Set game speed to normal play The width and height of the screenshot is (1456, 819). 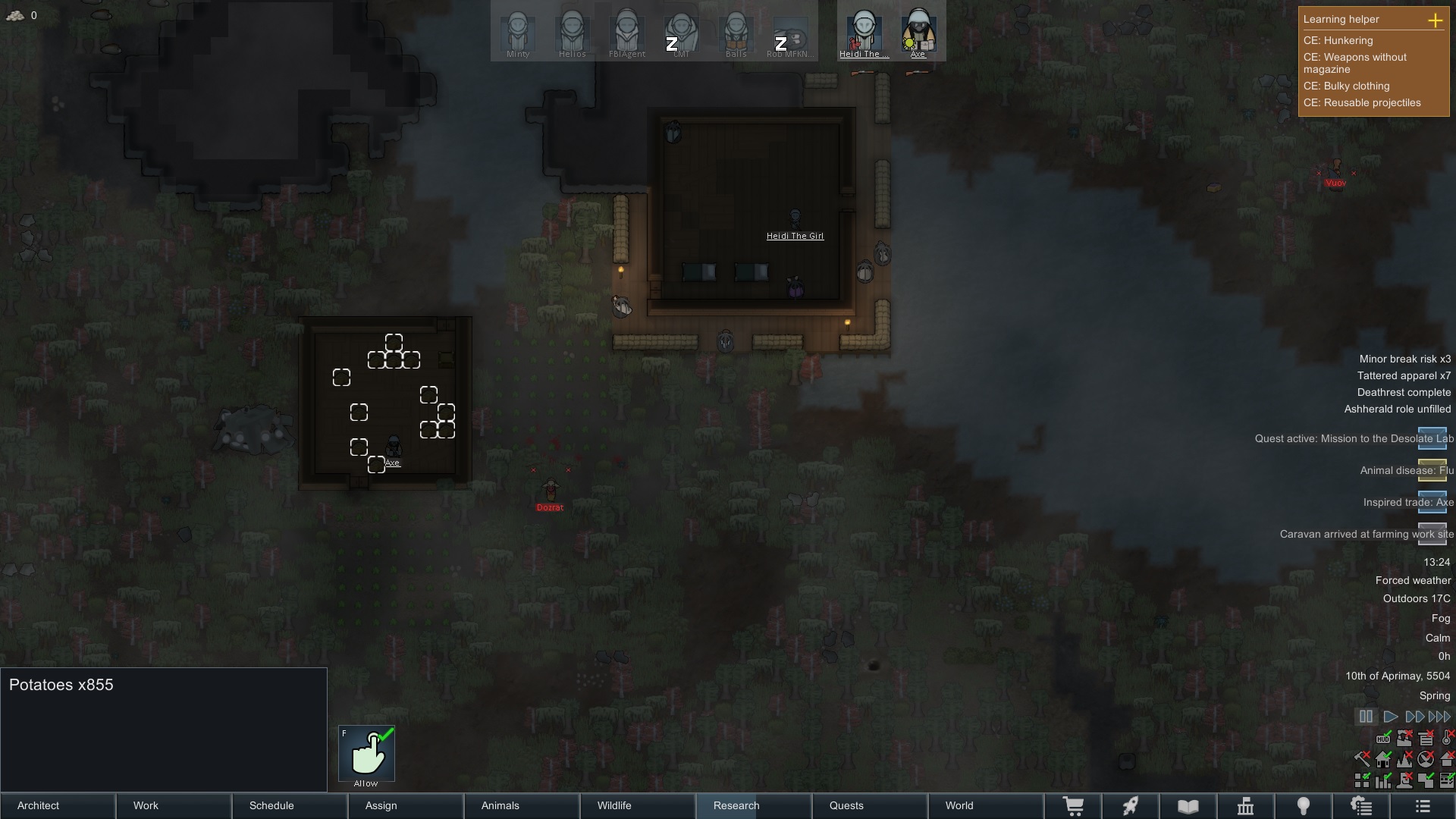click(1390, 717)
